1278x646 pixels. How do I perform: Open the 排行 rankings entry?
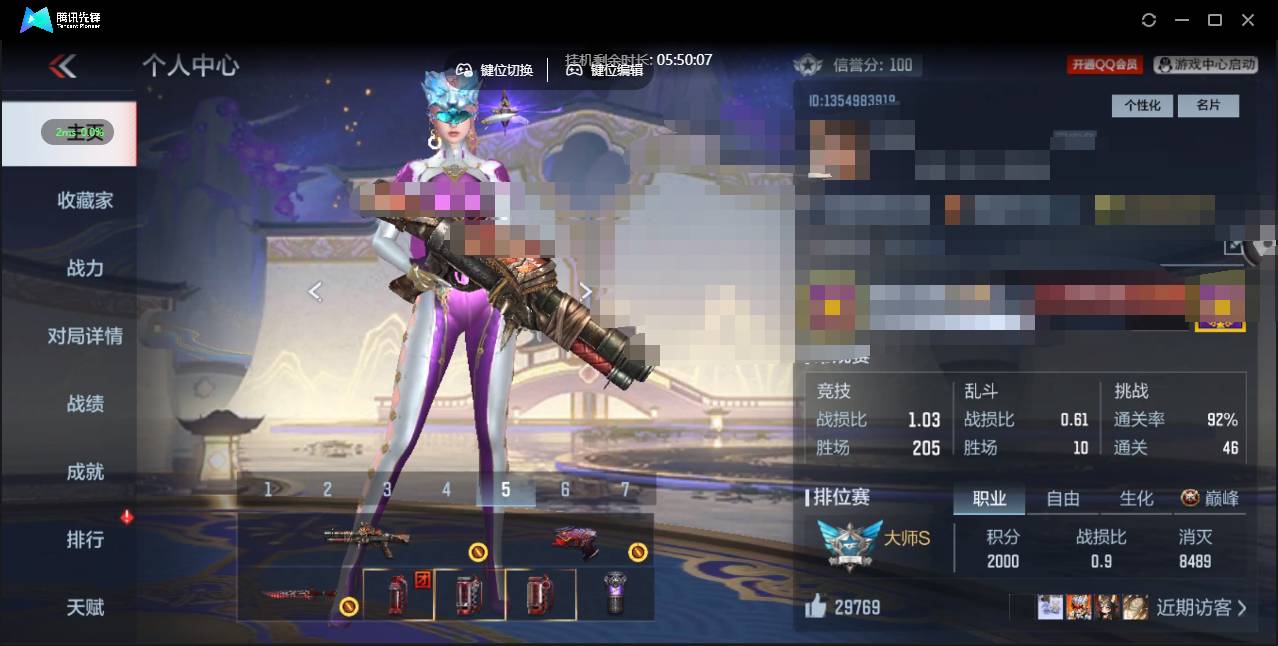pos(85,540)
